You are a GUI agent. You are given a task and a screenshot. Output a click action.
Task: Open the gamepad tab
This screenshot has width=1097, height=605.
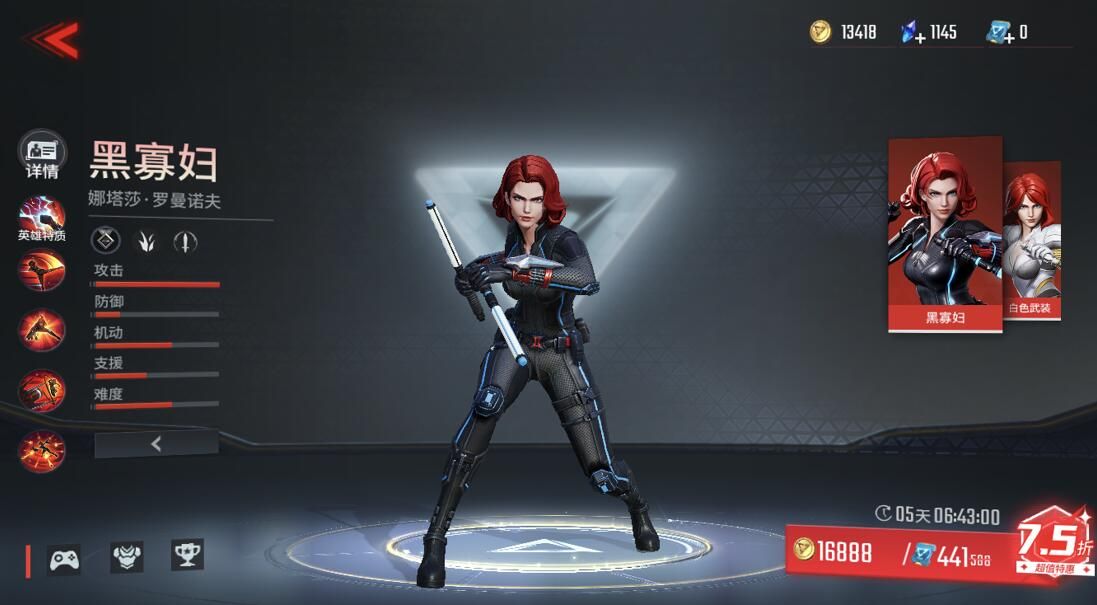[65, 558]
